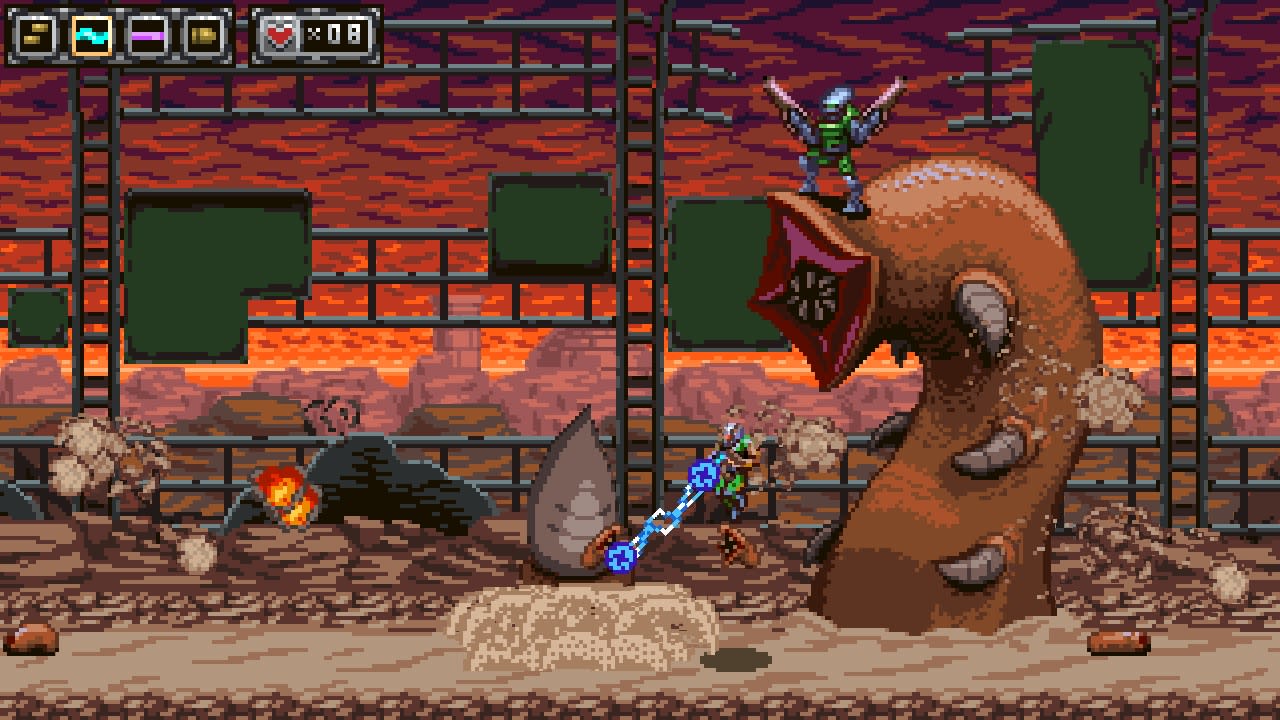
Task: Select the purple laser beam weapon icon
Action: [148, 34]
